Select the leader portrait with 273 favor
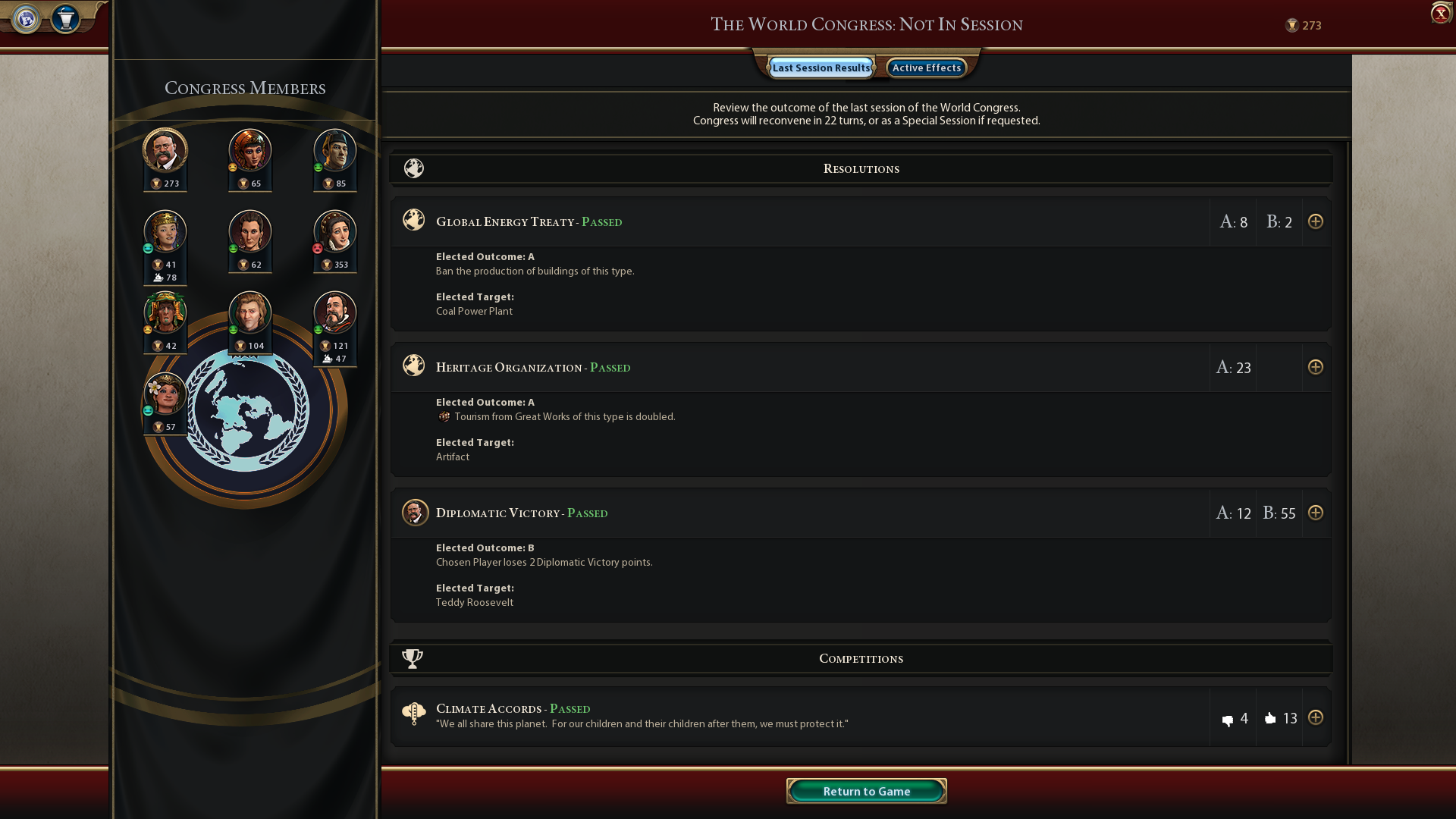This screenshot has width=1456, height=819. click(165, 150)
